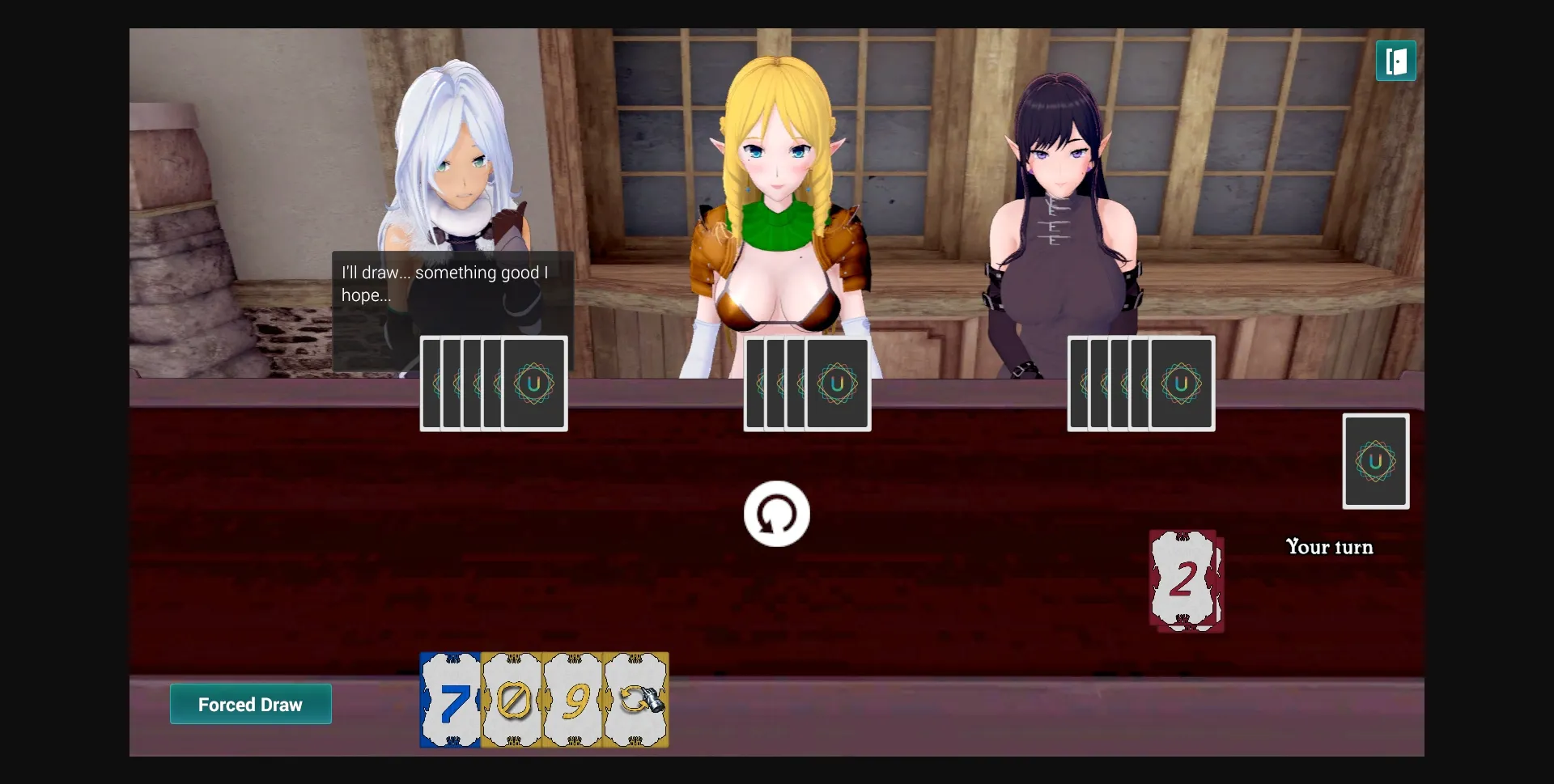Click the dark-haired elf's card fan

click(x=1140, y=384)
